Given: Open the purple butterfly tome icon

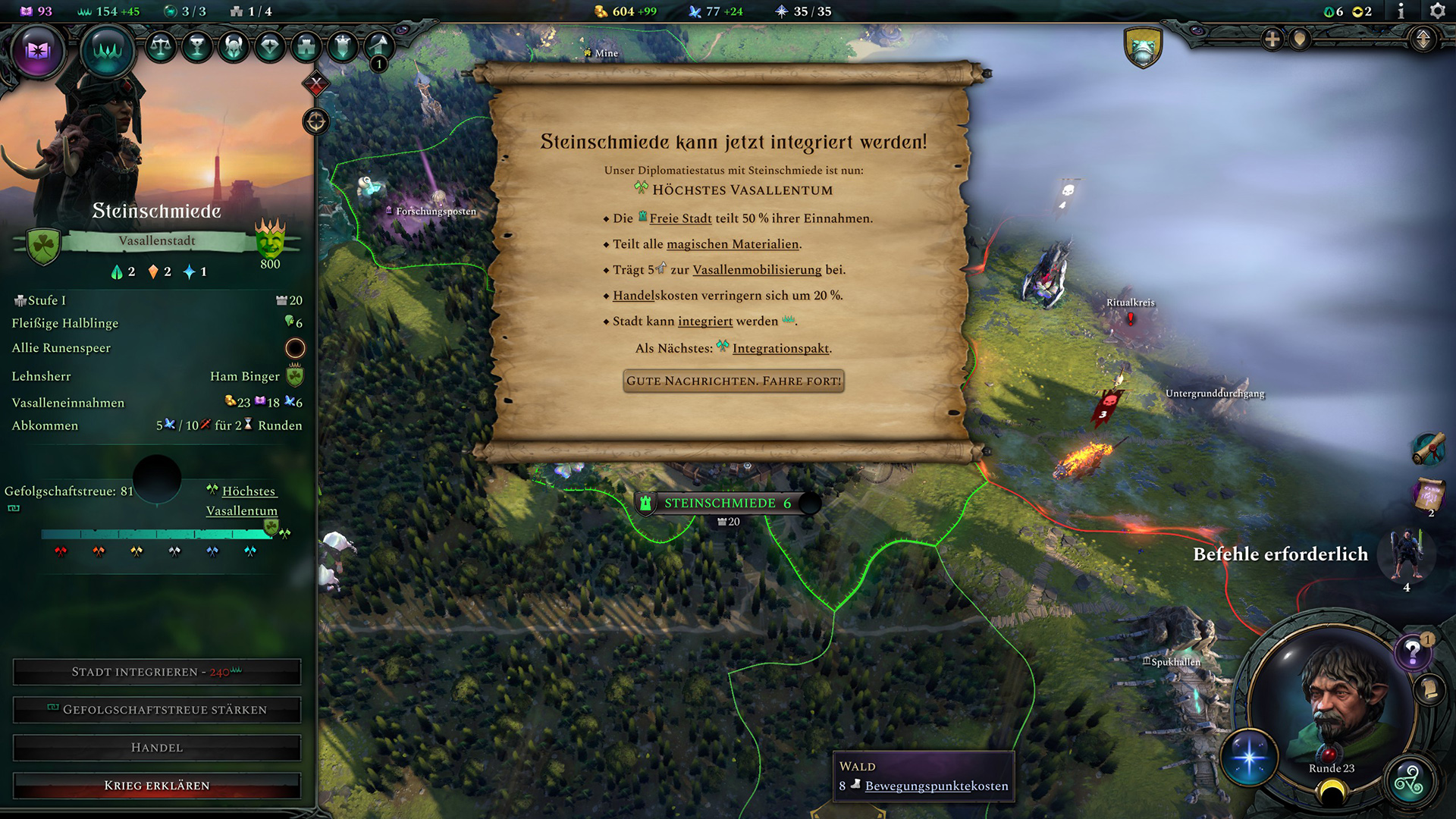Looking at the screenshot, I should (x=36, y=51).
